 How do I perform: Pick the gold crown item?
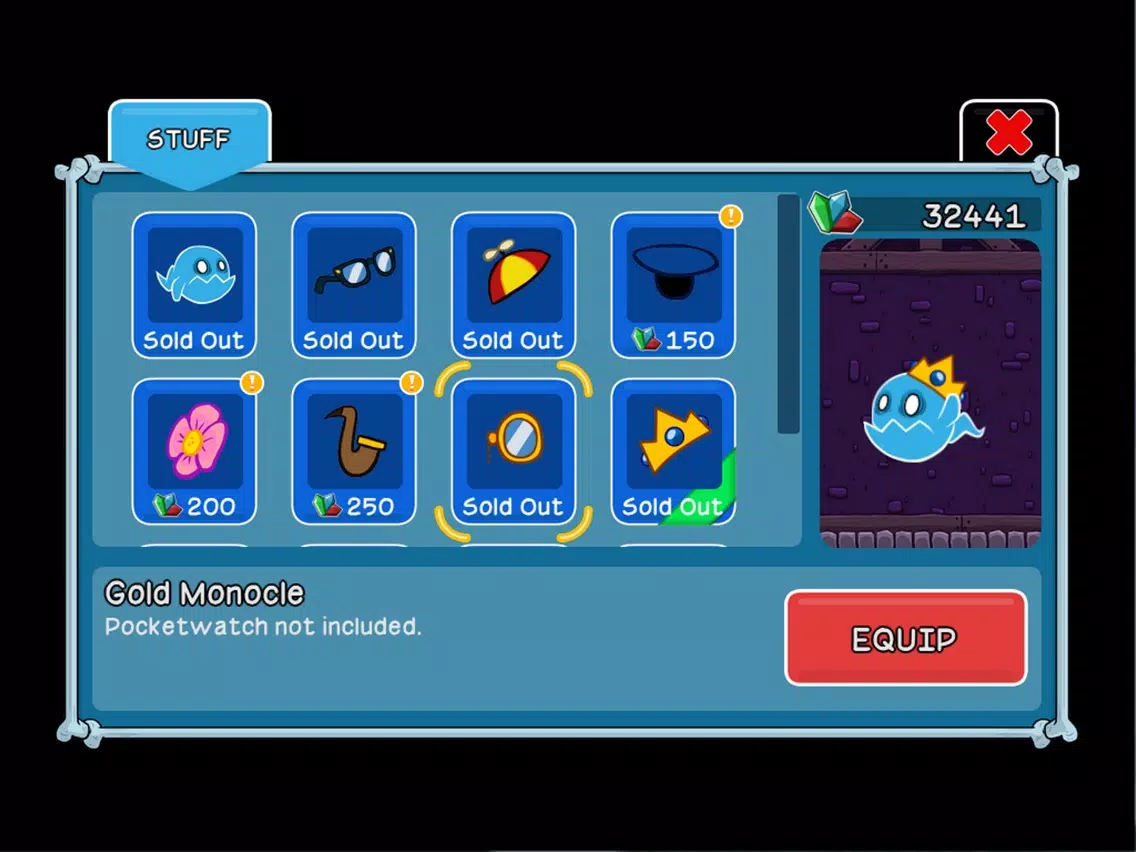click(673, 451)
